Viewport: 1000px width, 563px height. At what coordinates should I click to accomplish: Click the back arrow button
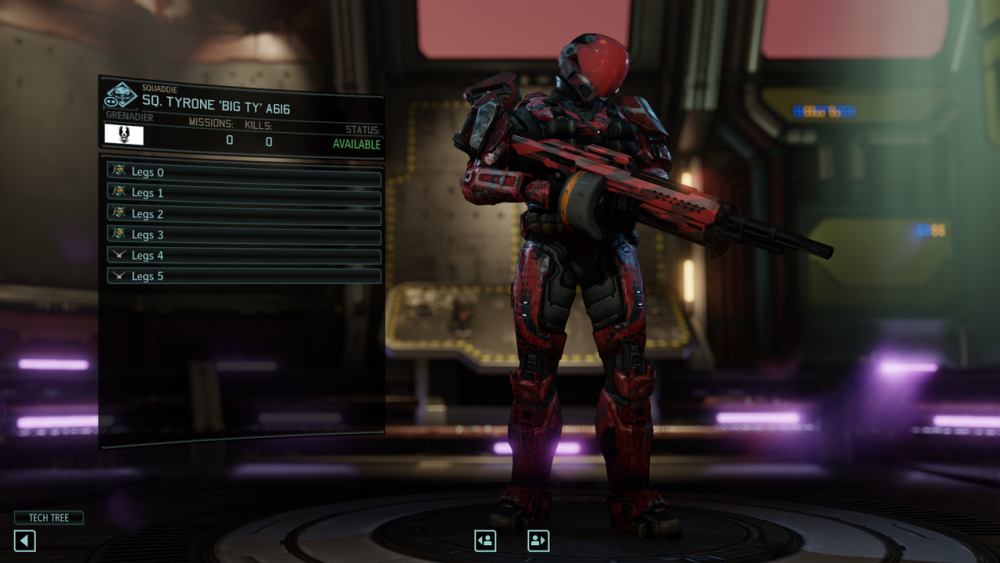pos(25,541)
